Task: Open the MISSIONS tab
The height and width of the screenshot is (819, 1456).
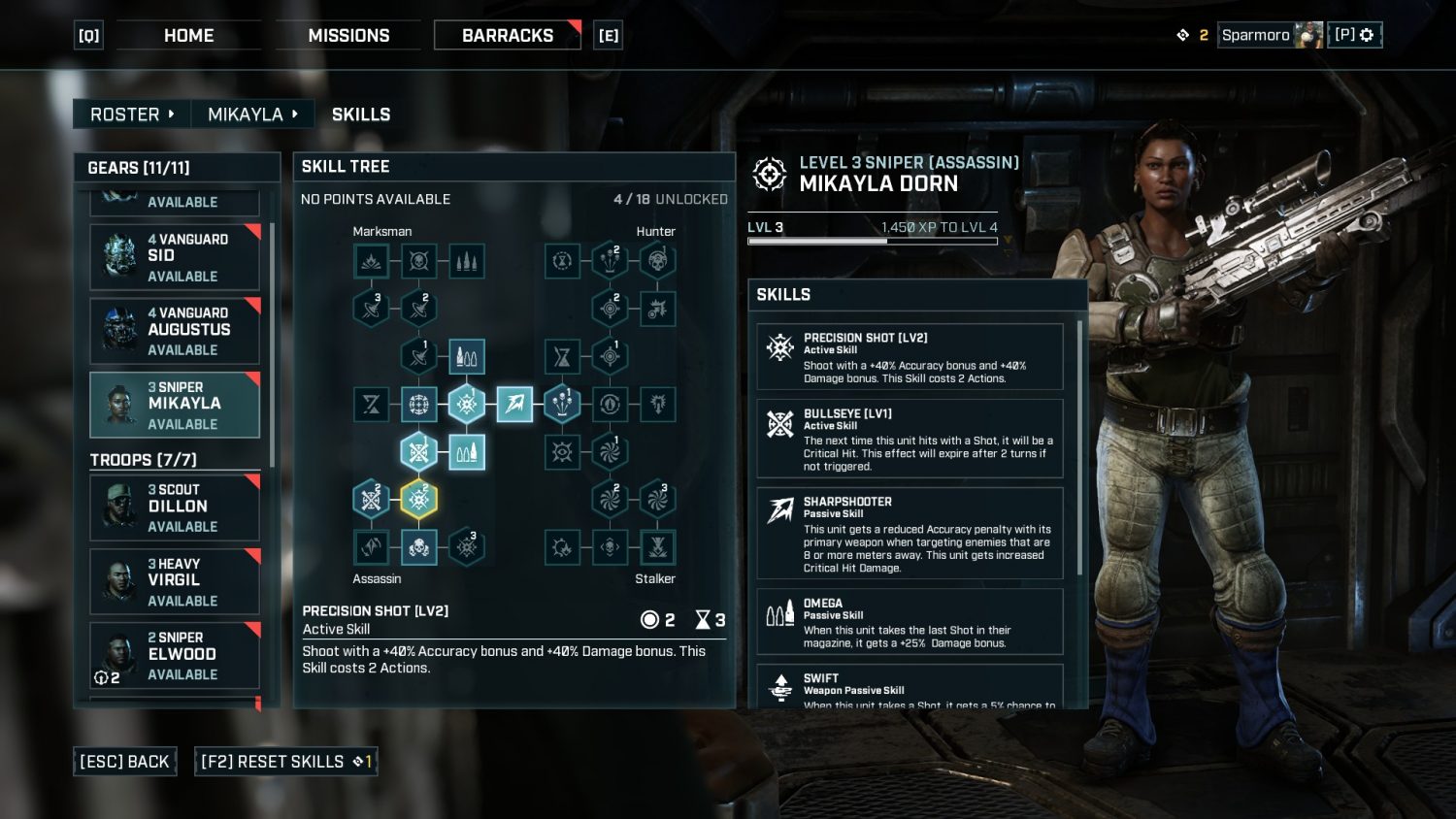Action: click(x=348, y=36)
